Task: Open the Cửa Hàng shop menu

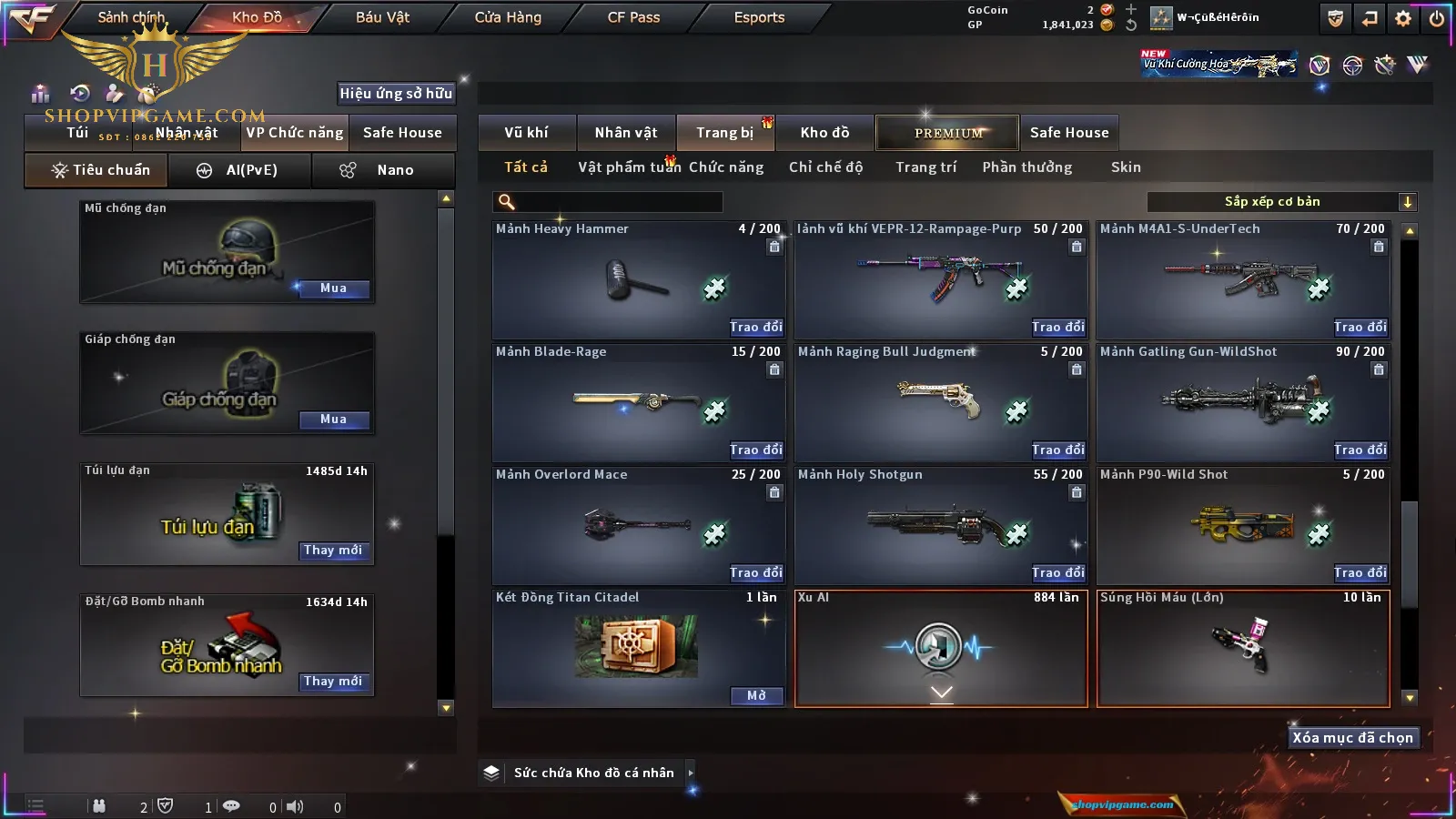Action: tap(508, 17)
